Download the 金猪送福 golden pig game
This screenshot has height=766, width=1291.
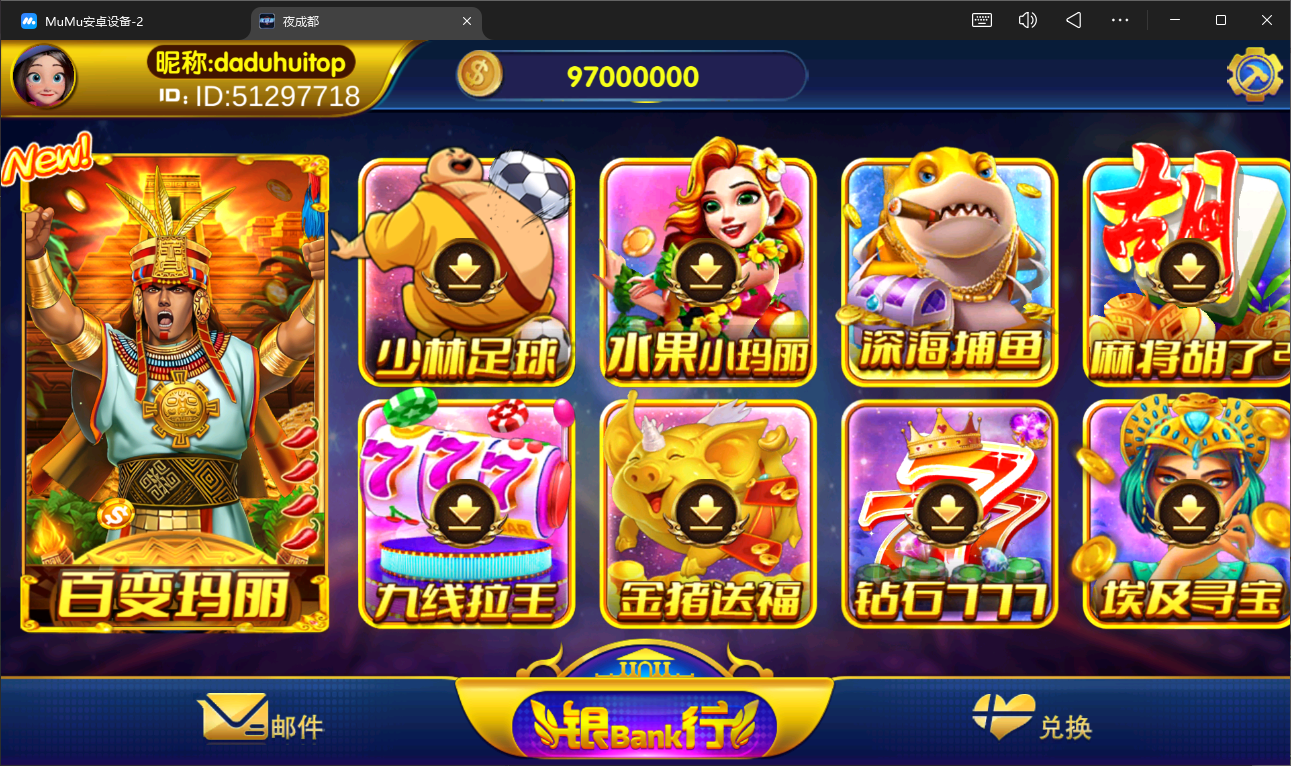[x=707, y=512]
